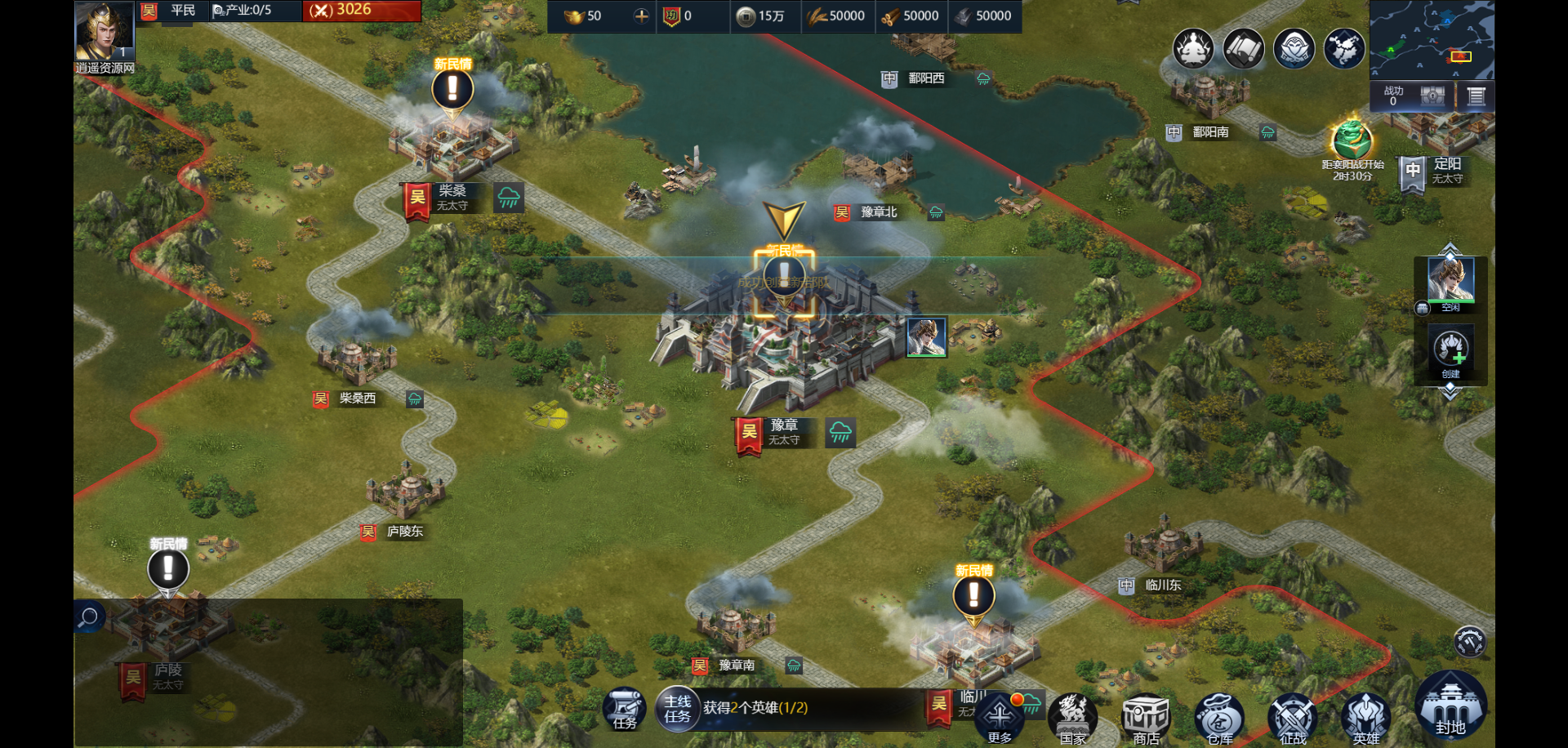This screenshot has width=1568, height=748.
Task: Add gold with the plus button
Action: (x=641, y=16)
